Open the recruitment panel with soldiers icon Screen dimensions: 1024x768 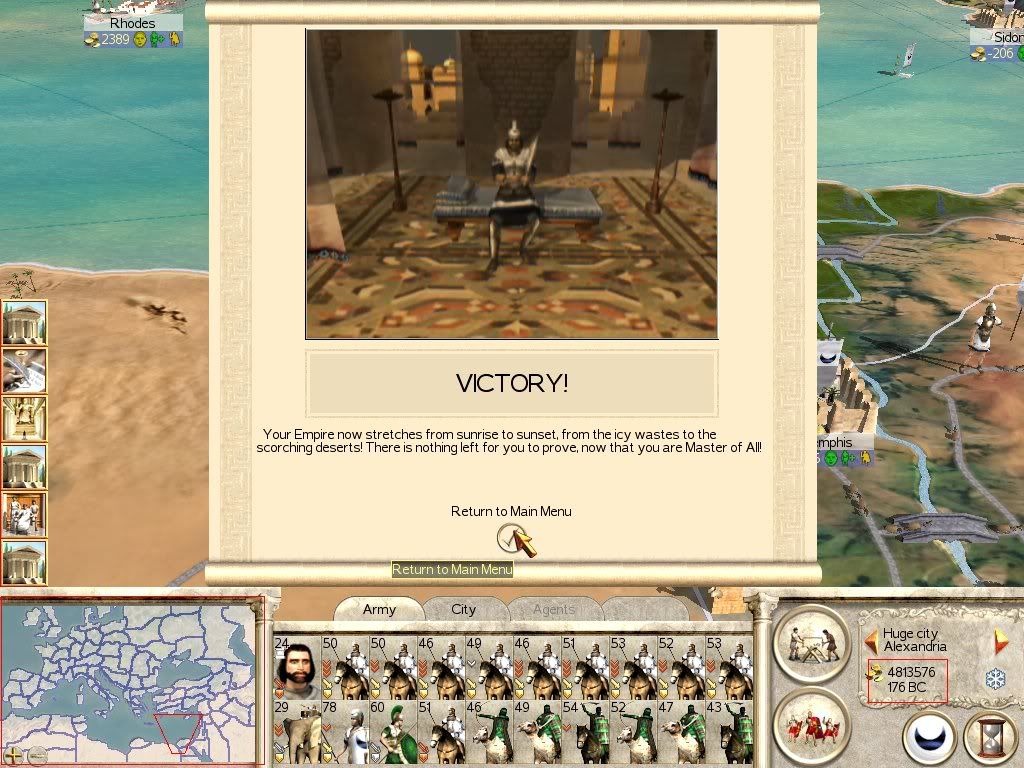coord(811,722)
